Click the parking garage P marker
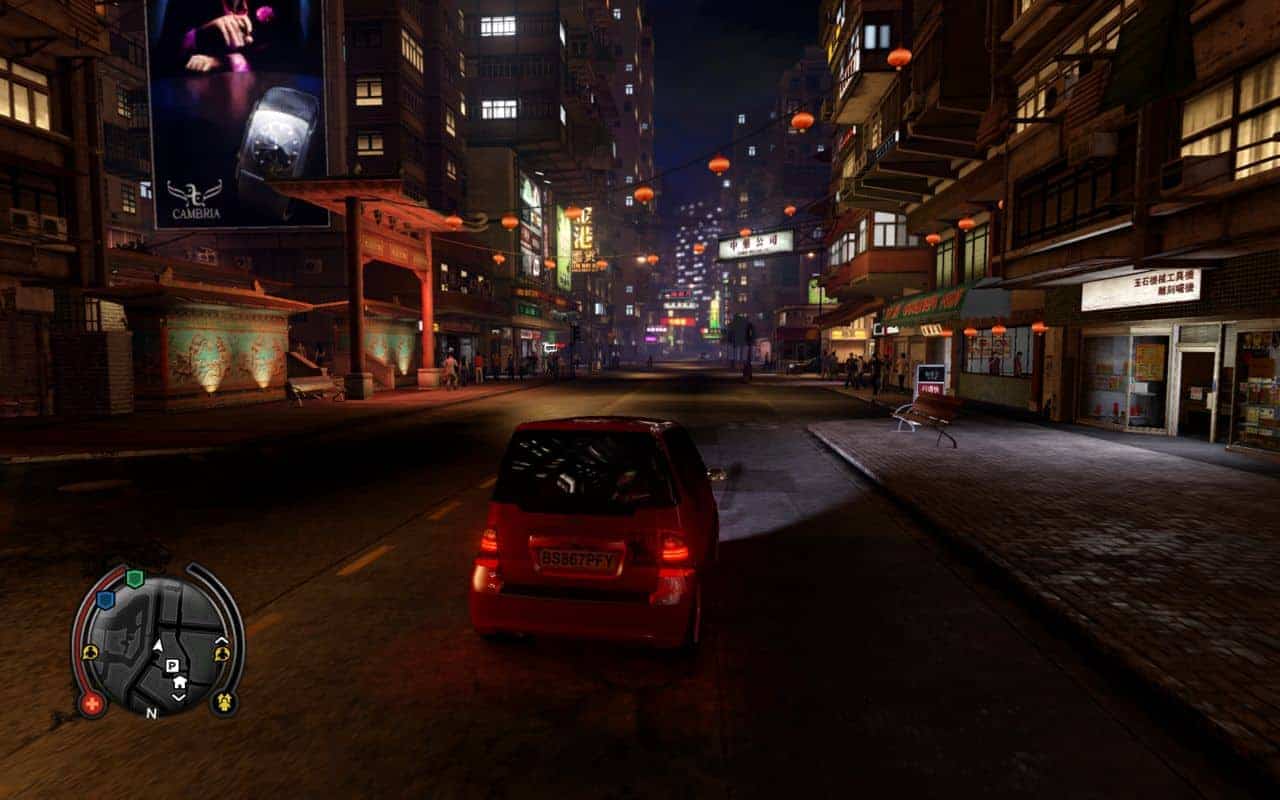The height and width of the screenshot is (800, 1280). (x=172, y=665)
